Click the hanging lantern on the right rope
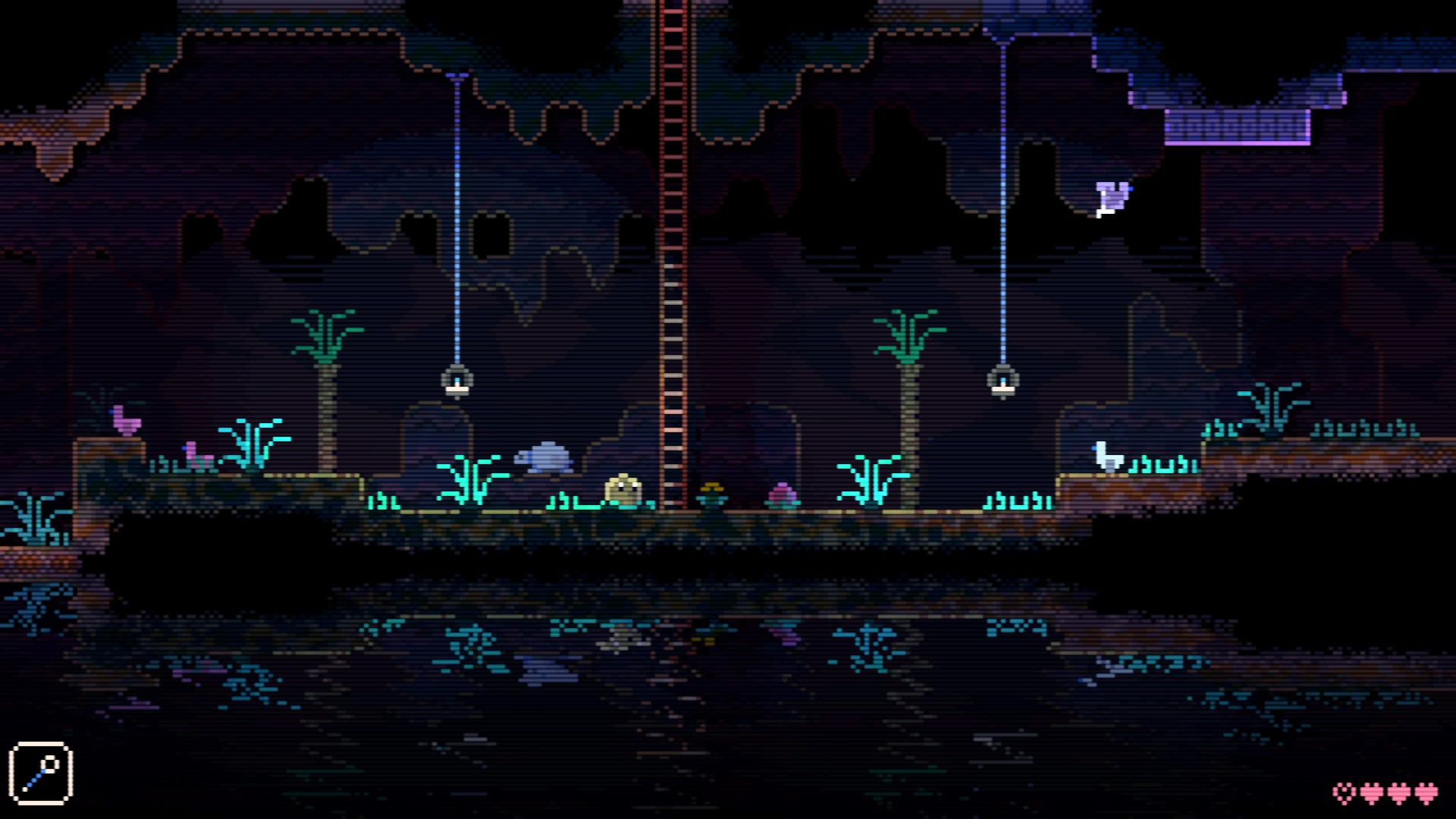Image resolution: width=1456 pixels, height=819 pixels. pos(1003,383)
